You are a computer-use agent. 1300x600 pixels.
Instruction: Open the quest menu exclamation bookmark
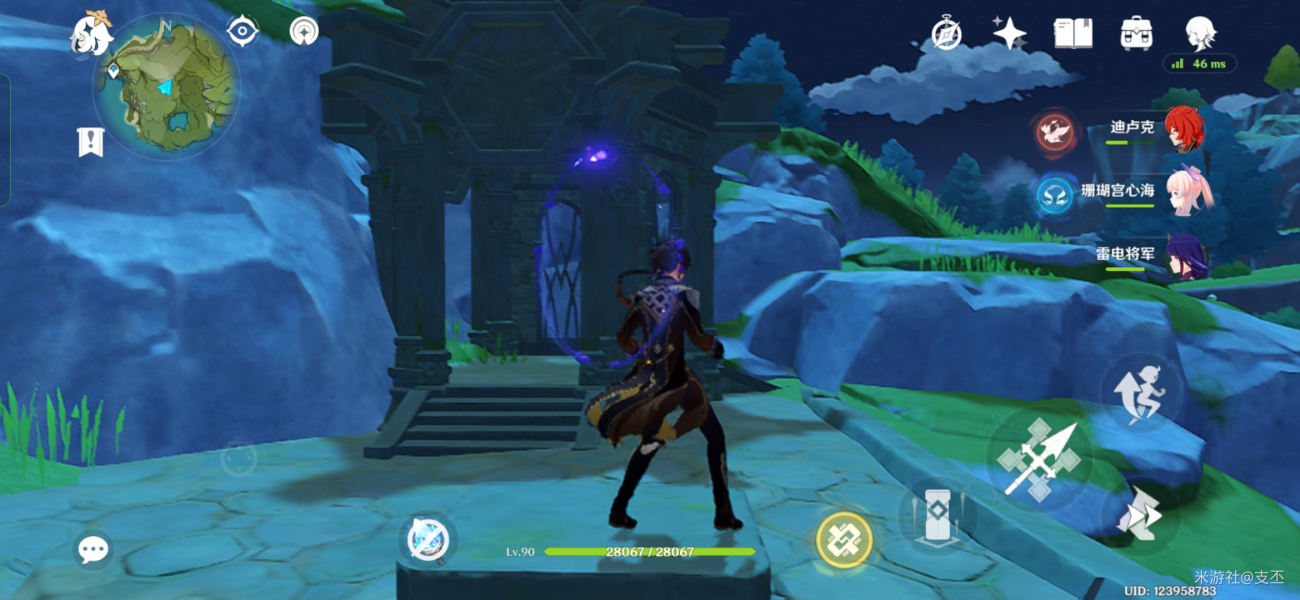(x=90, y=142)
